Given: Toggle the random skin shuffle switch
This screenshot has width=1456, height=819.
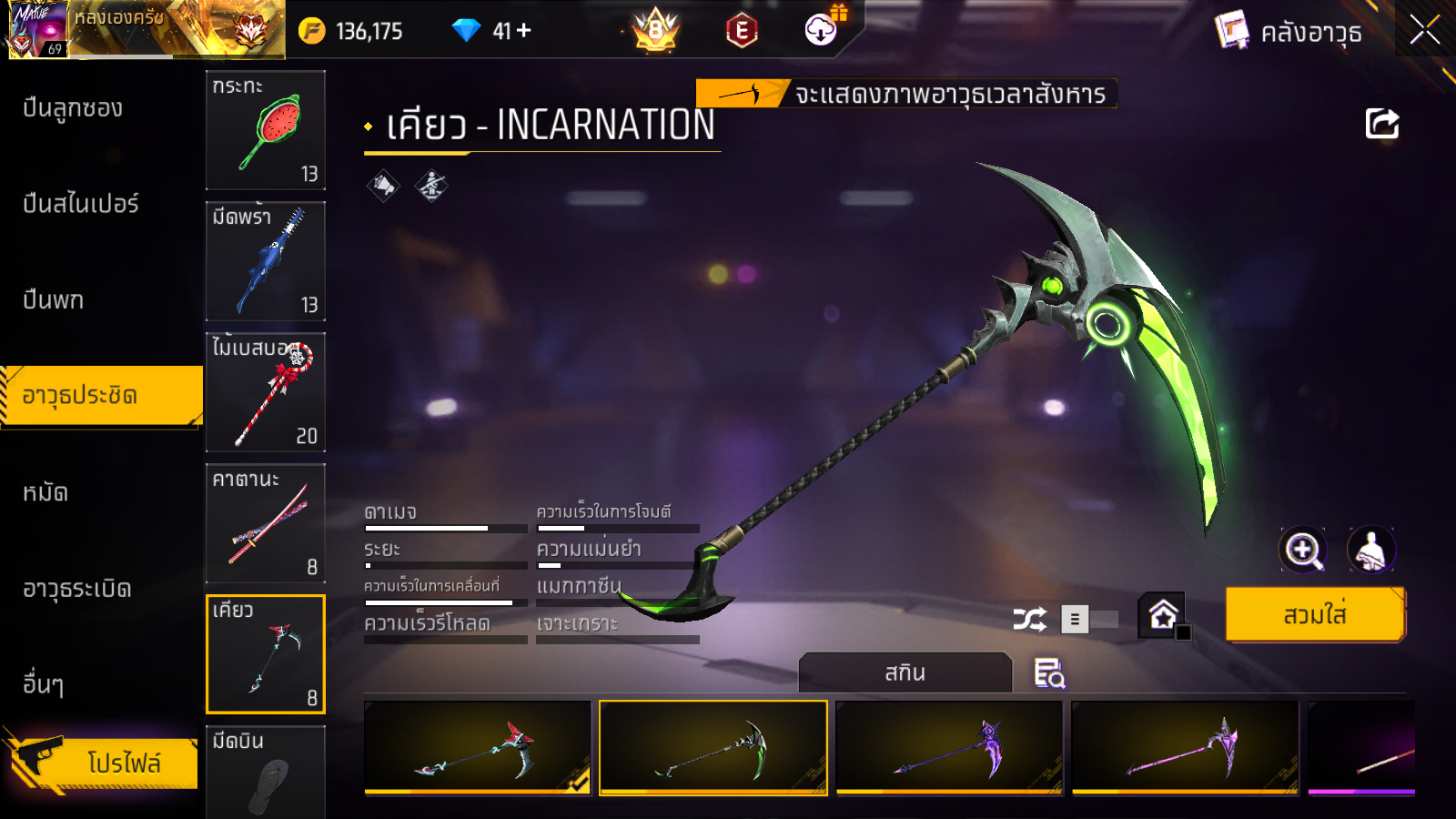Looking at the screenshot, I should click(1090, 620).
